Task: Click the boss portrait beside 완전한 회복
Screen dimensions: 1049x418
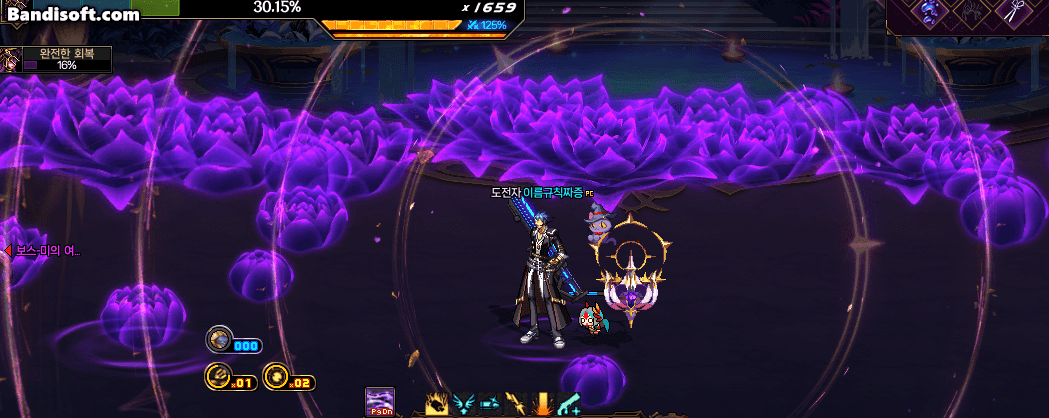Action: click(11, 60)
